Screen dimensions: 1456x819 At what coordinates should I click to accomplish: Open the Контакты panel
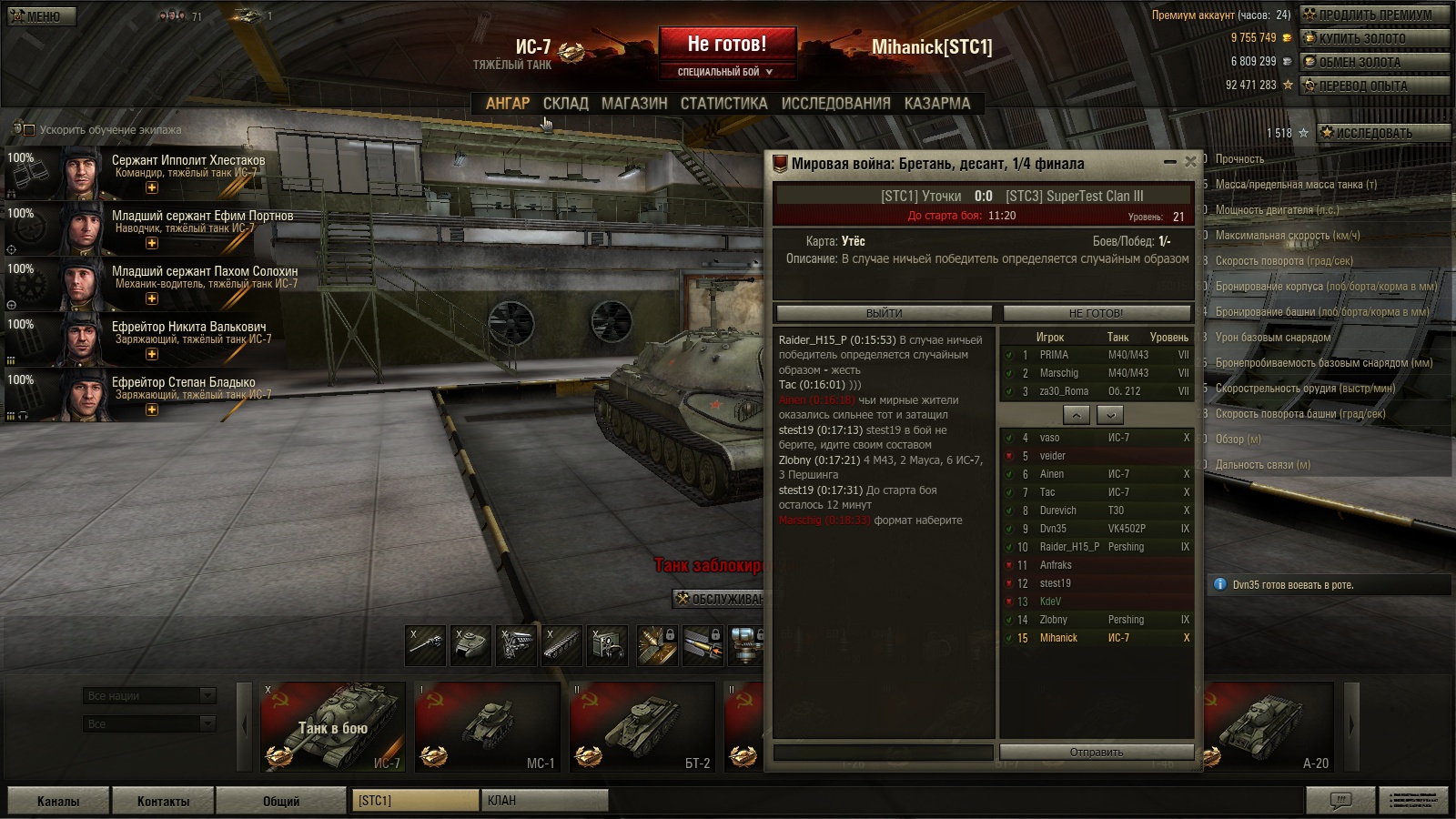163,801
